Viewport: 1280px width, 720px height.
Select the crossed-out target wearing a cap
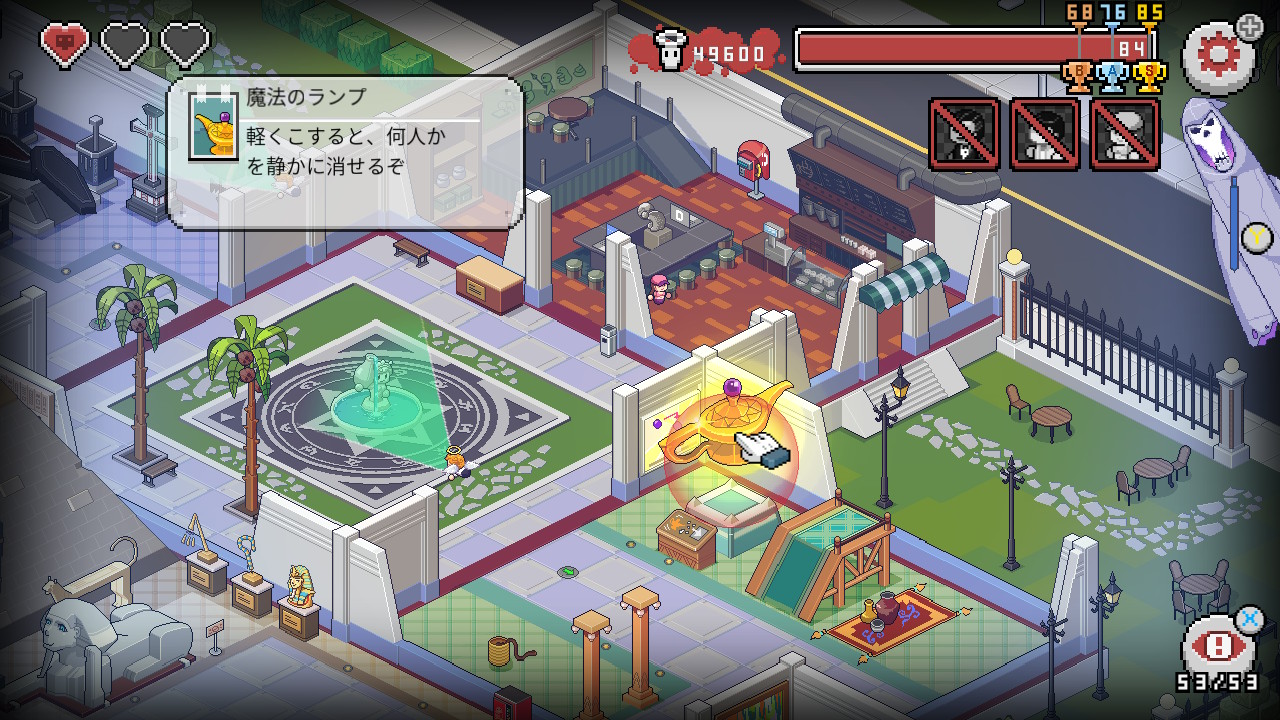(x=1126, y=134)
